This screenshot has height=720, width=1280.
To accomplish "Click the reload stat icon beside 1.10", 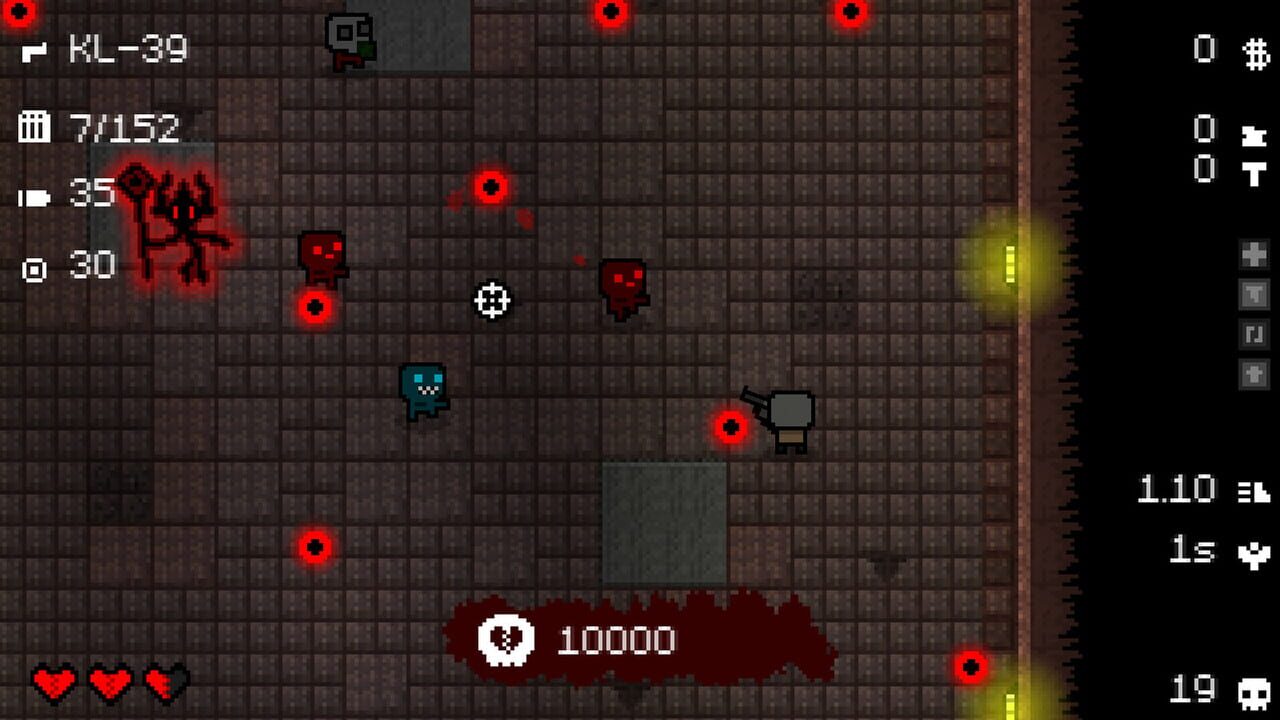I will click(x=1253, y=492).
